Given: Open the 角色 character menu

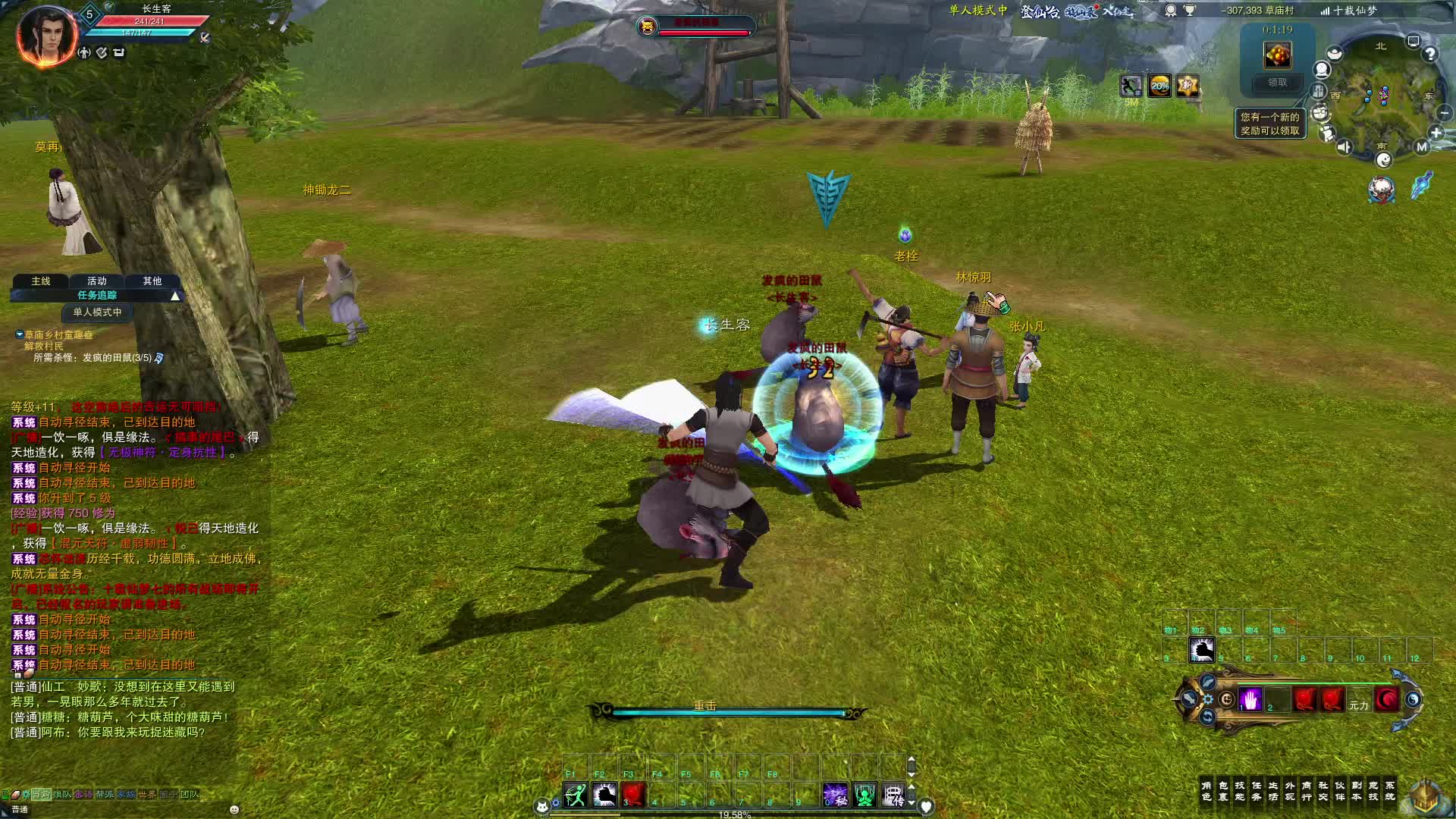Looking at the screenshot, I should click(1207, 791).
